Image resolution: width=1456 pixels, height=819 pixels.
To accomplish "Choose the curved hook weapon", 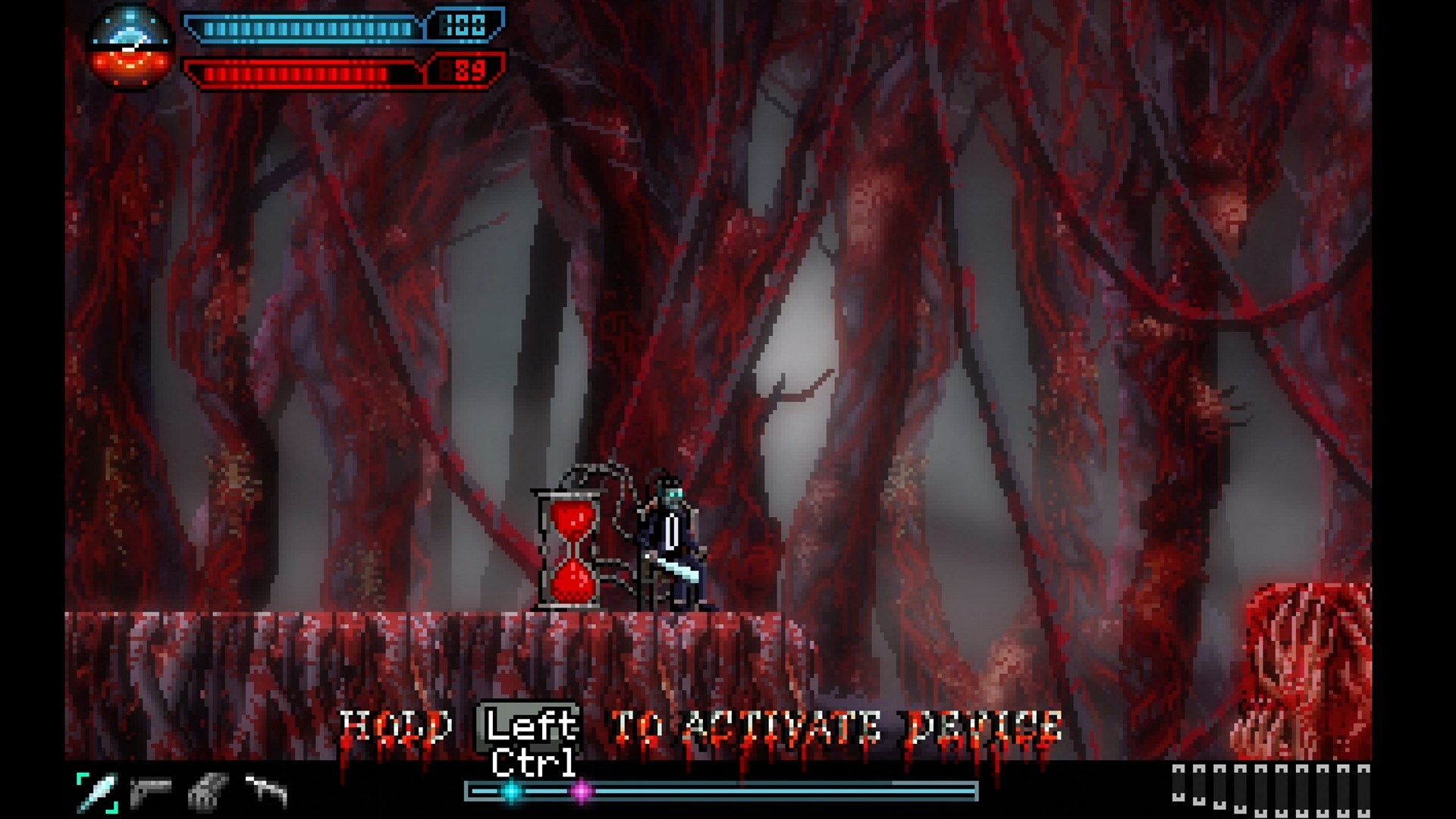I will [x=266, y=791].
